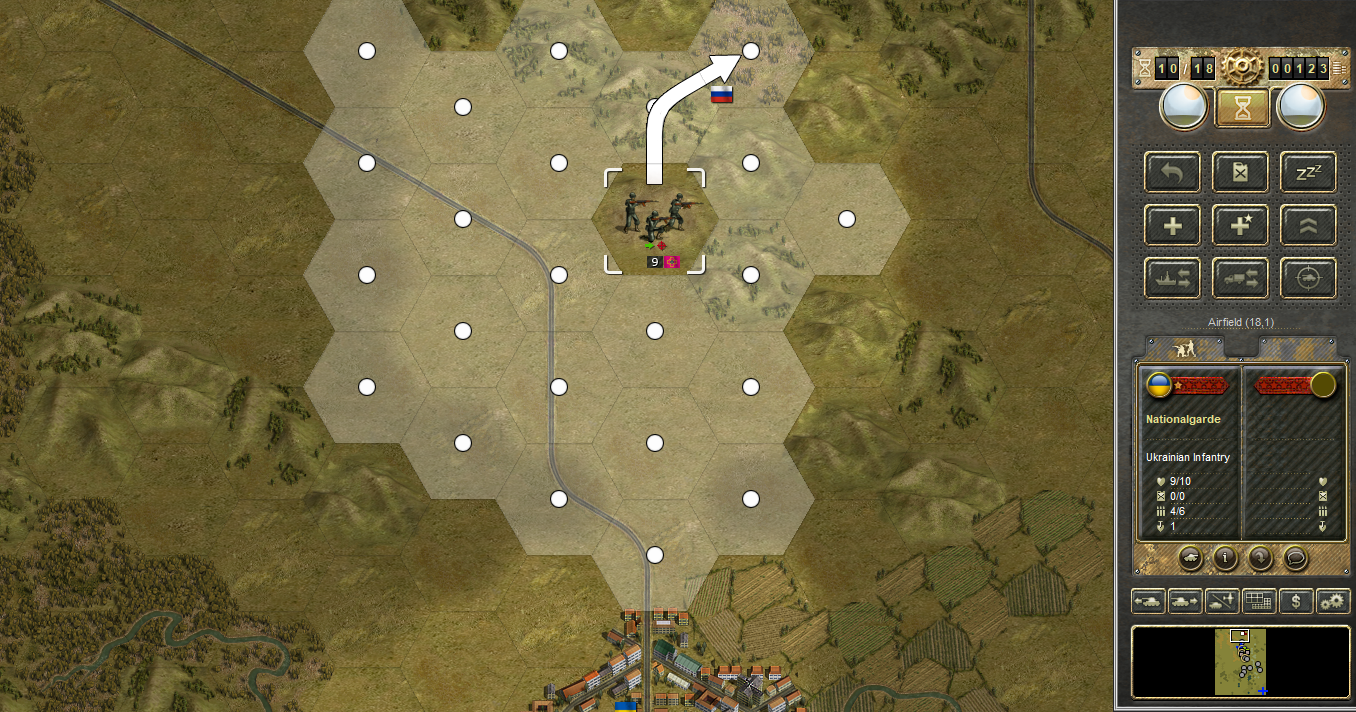Reinforce the unit with the plain plus button
Image resolution: width=1356 pixels, height=712 pixels.
click(x=1173, y=226)
